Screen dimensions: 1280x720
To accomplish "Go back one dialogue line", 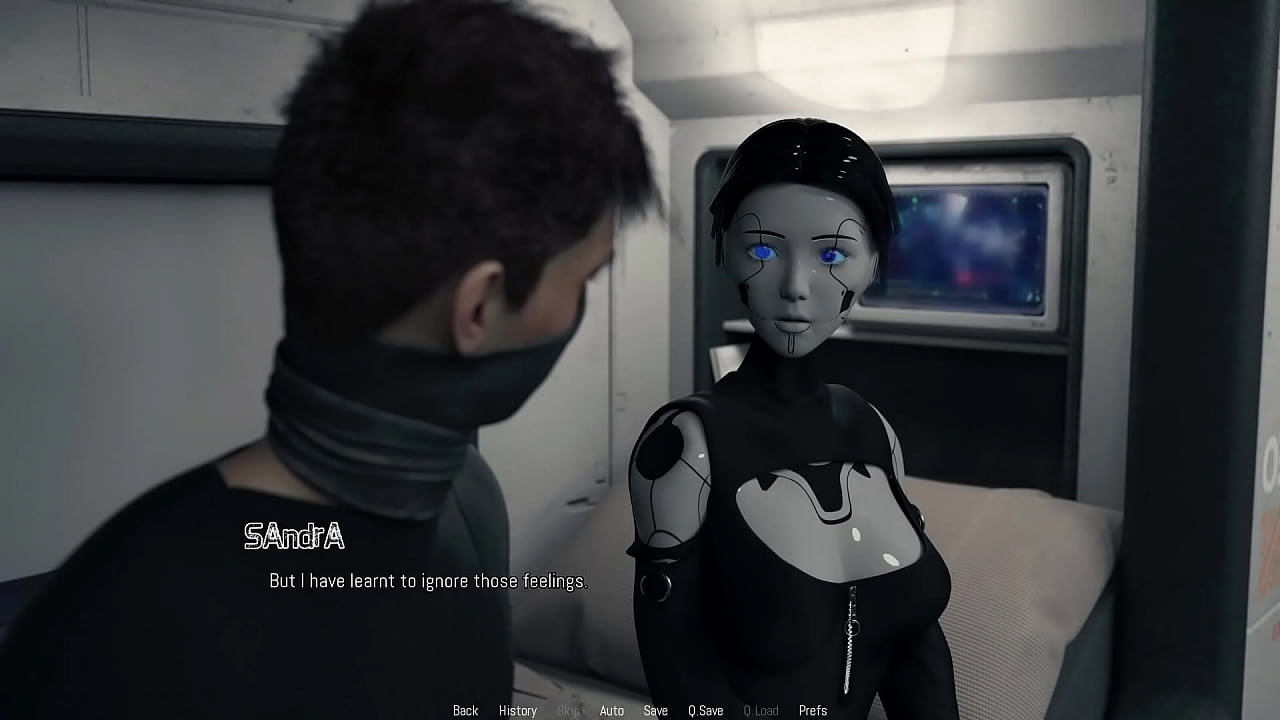I will tap(465, 710).
